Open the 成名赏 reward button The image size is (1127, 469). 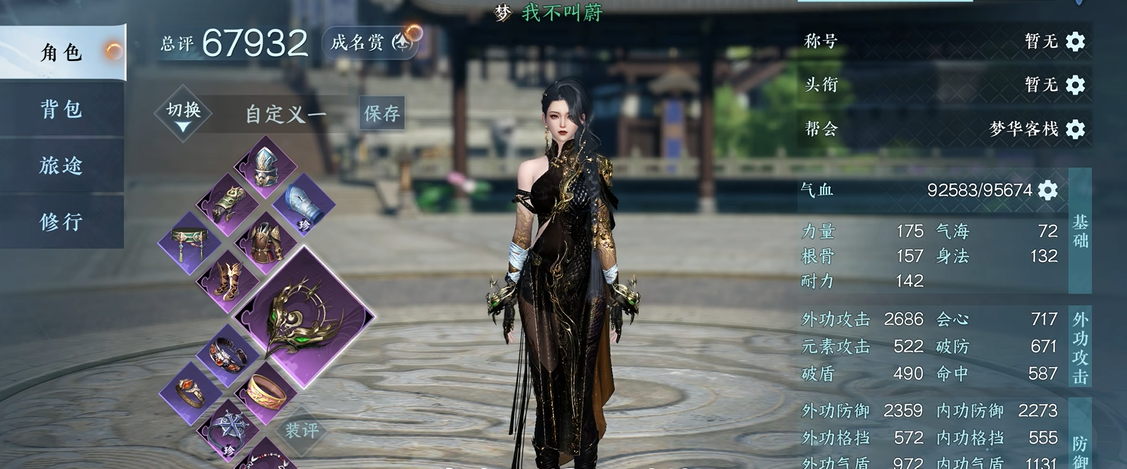(x=370, y=43)
